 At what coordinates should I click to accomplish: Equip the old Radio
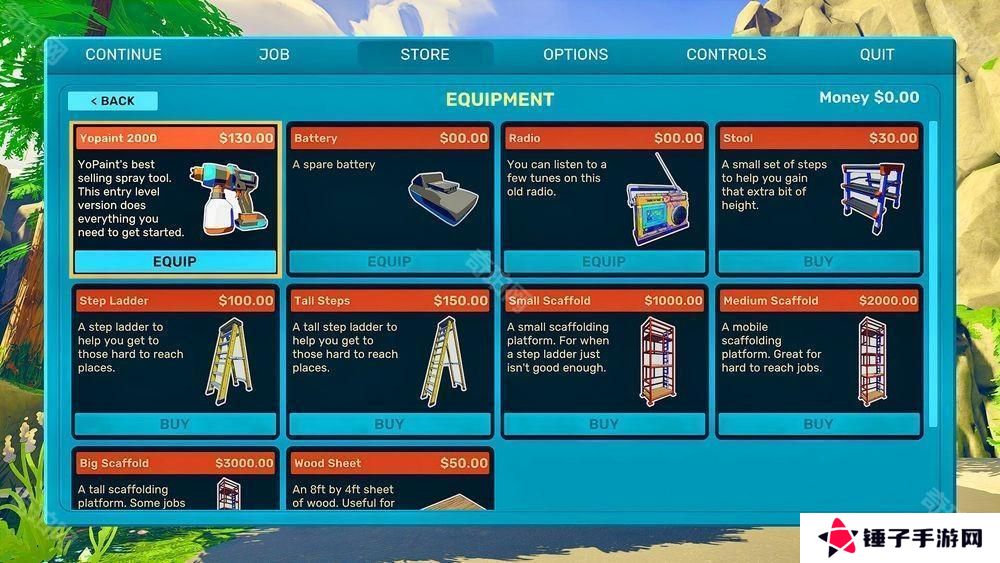coord(603,262)
